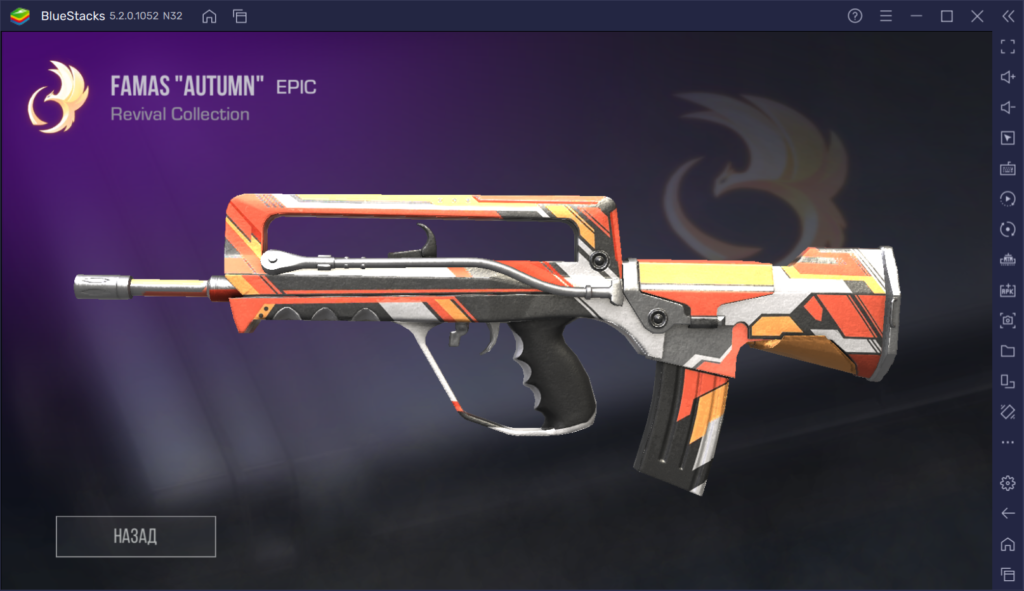This screenshot has width=1024, height=591.
Task: Close the BlueStacks window
Action: click(x=976, y=16)
